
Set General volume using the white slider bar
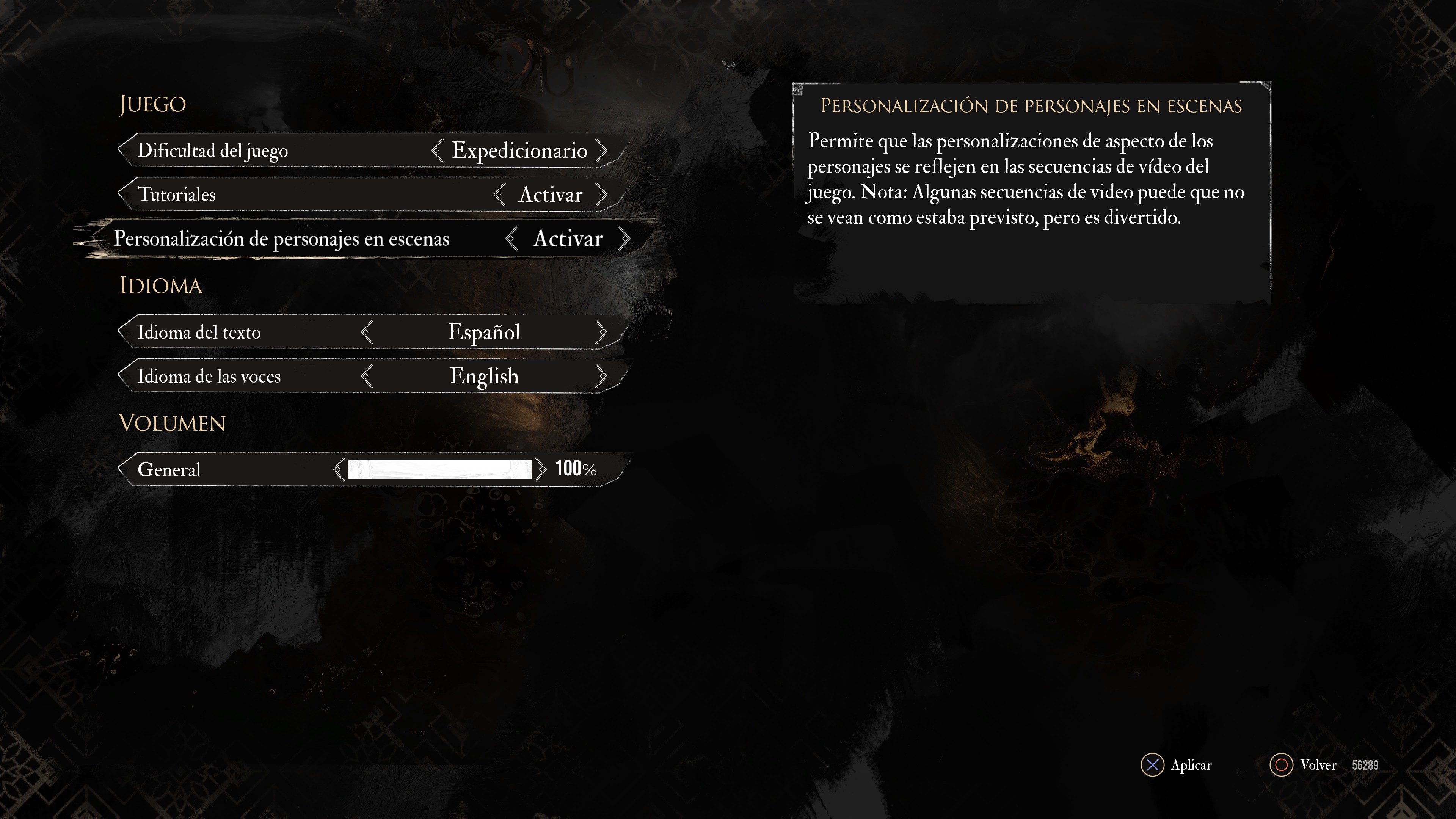point(439,469)
